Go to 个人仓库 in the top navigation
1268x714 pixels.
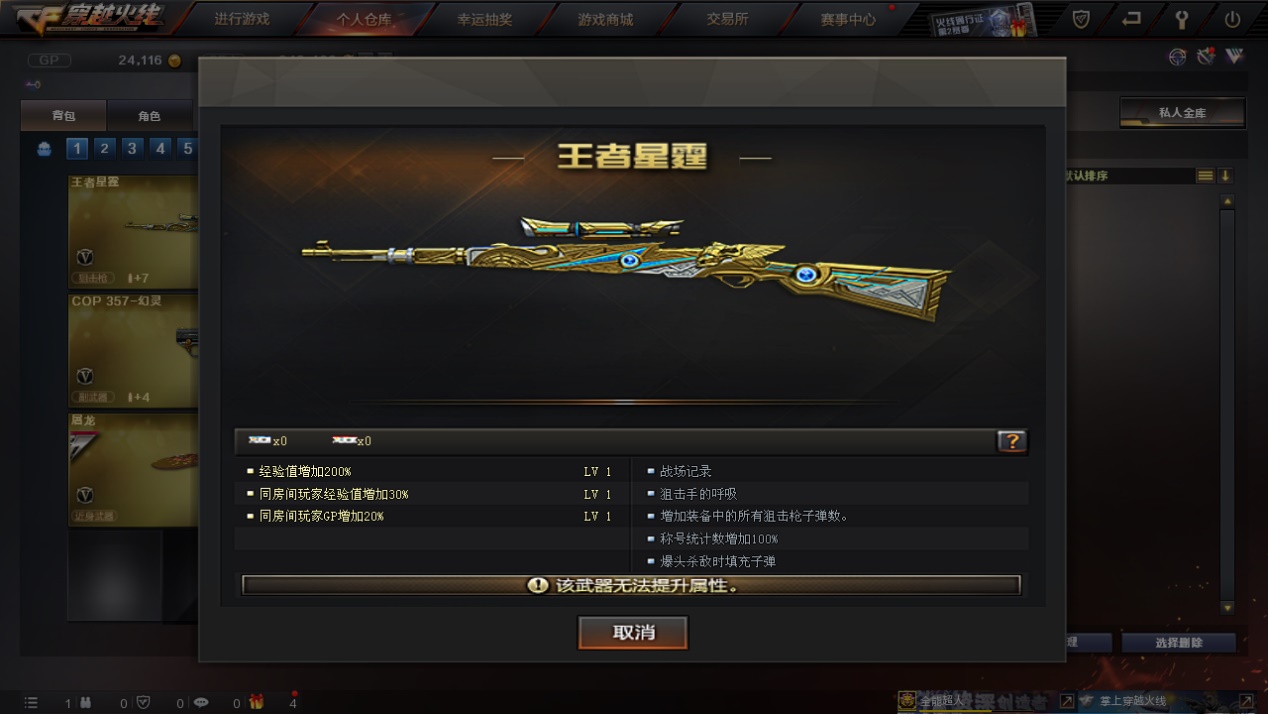click(x=364, y=19)
